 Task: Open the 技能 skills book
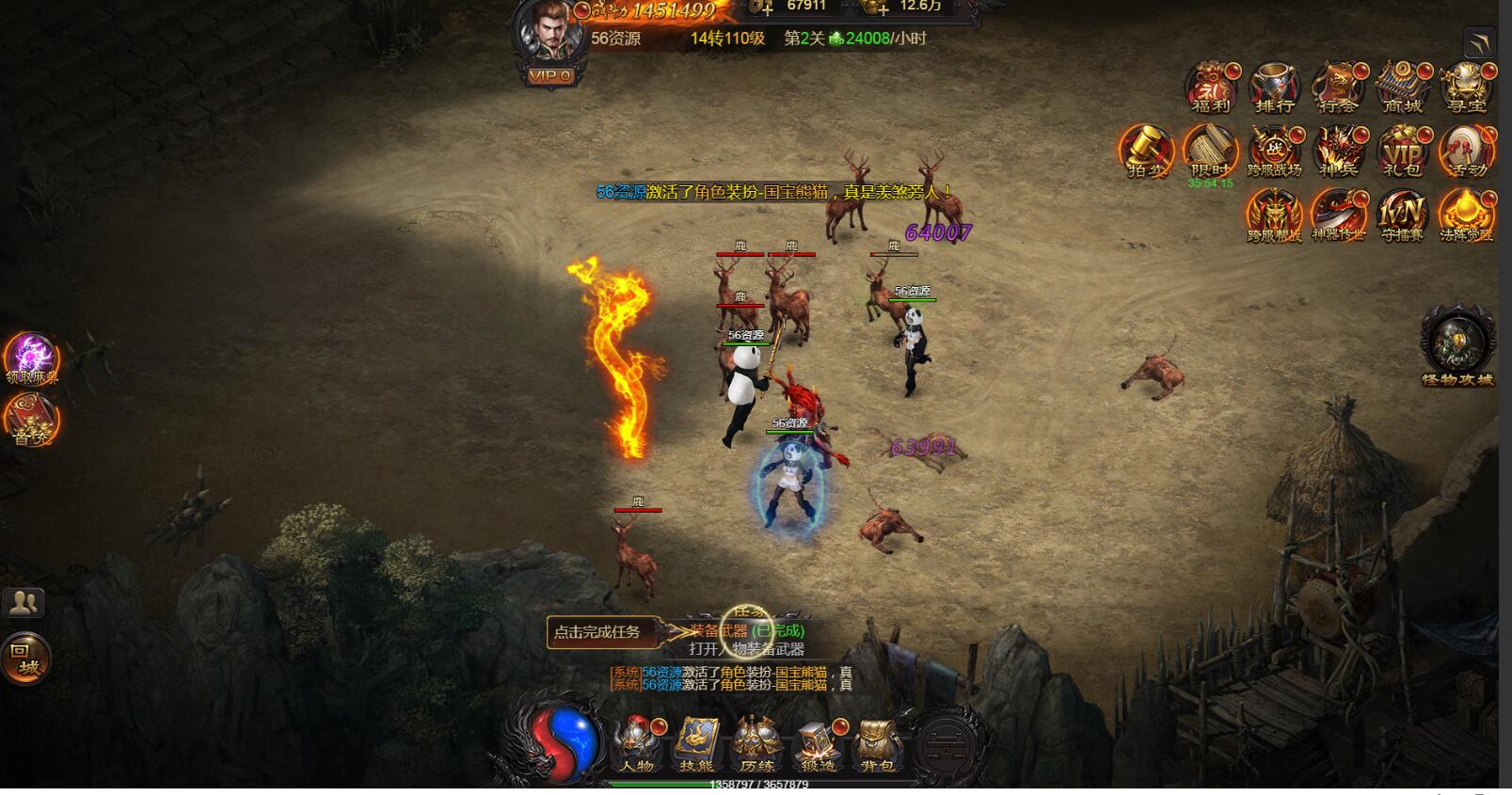[x=697, y=744]
